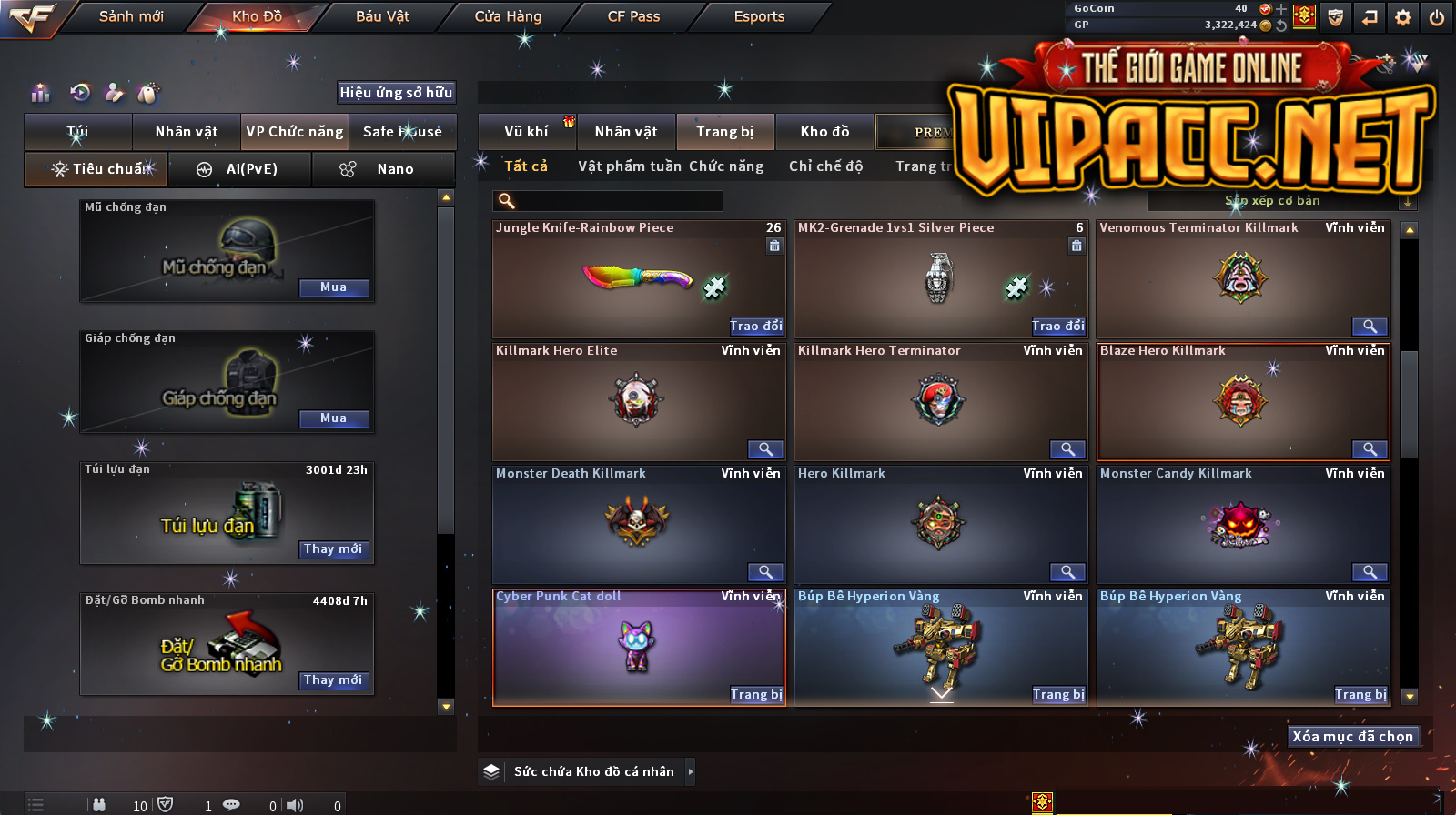Open the Cửa Hàng shop menu
The width and height of the screenshot is (1456, 815).
coord(508,16)
